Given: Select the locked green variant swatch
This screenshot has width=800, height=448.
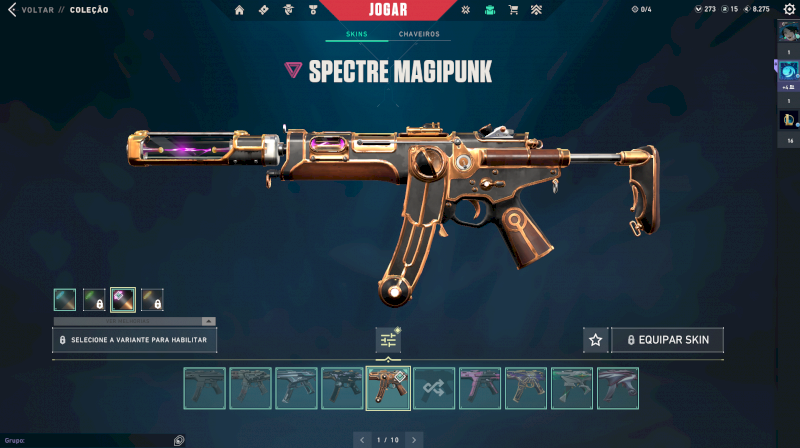Looking at the screenshot, I should click(x=94, y=299).
